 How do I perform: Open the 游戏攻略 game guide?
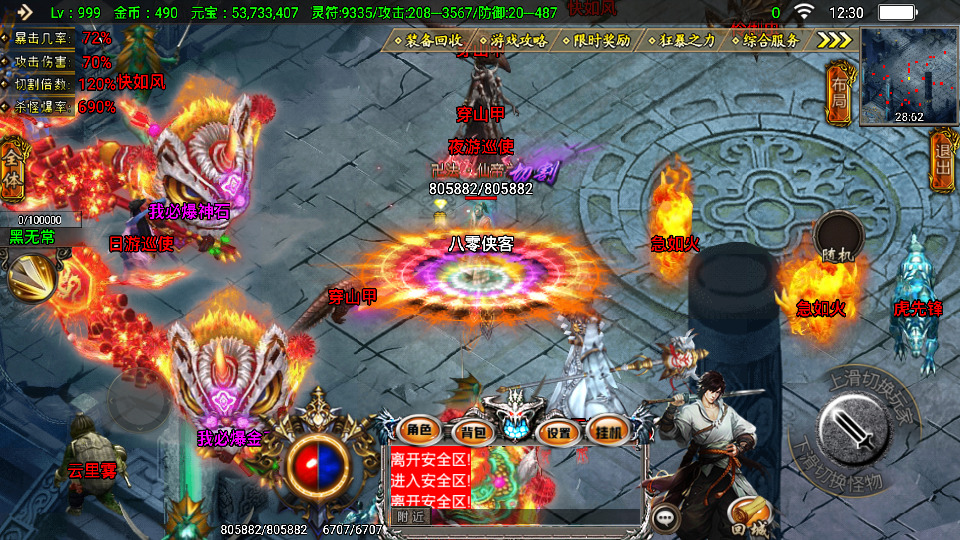[x=518, y=41]
